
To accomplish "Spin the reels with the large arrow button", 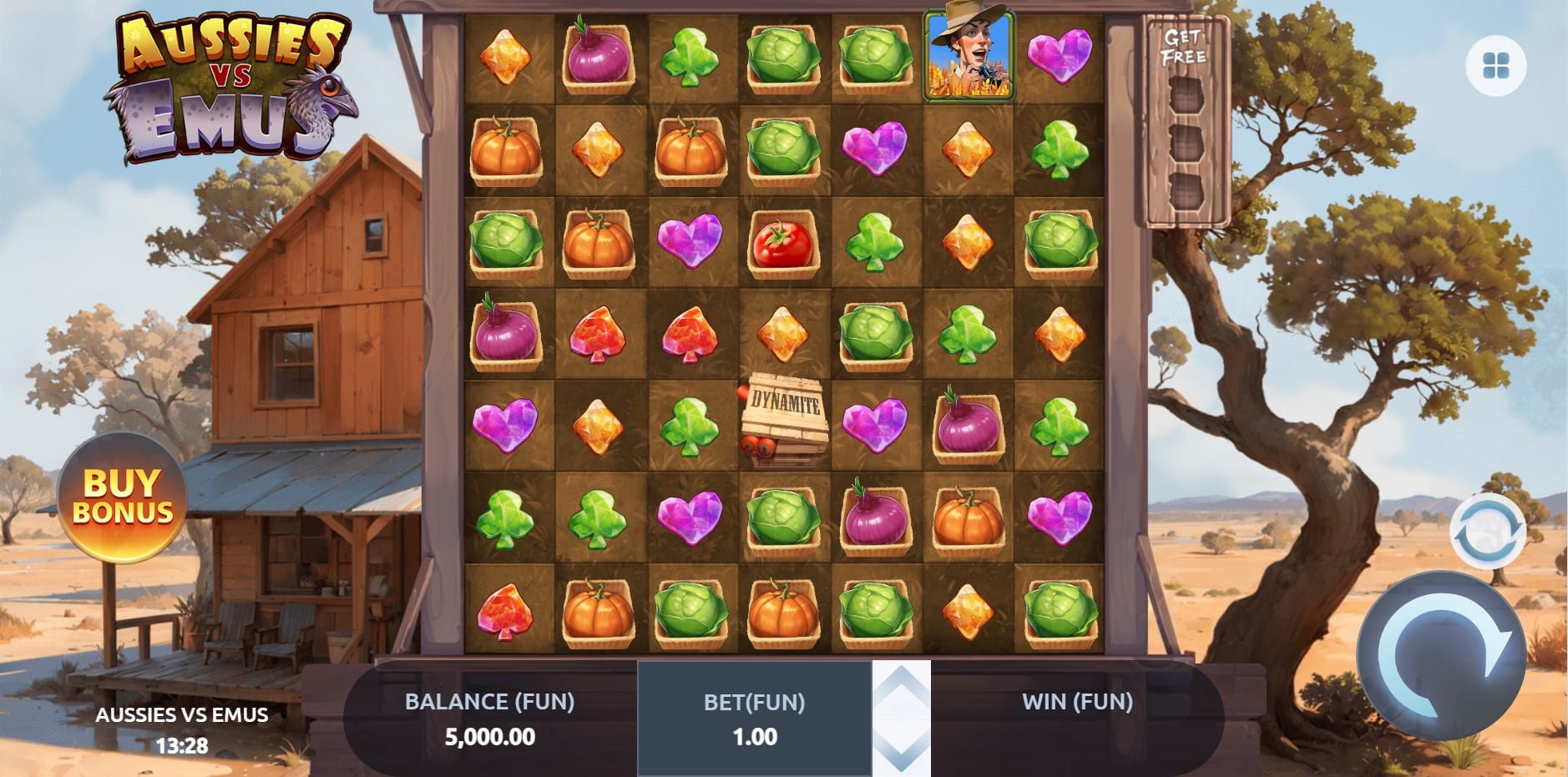I will point(1441,656).
